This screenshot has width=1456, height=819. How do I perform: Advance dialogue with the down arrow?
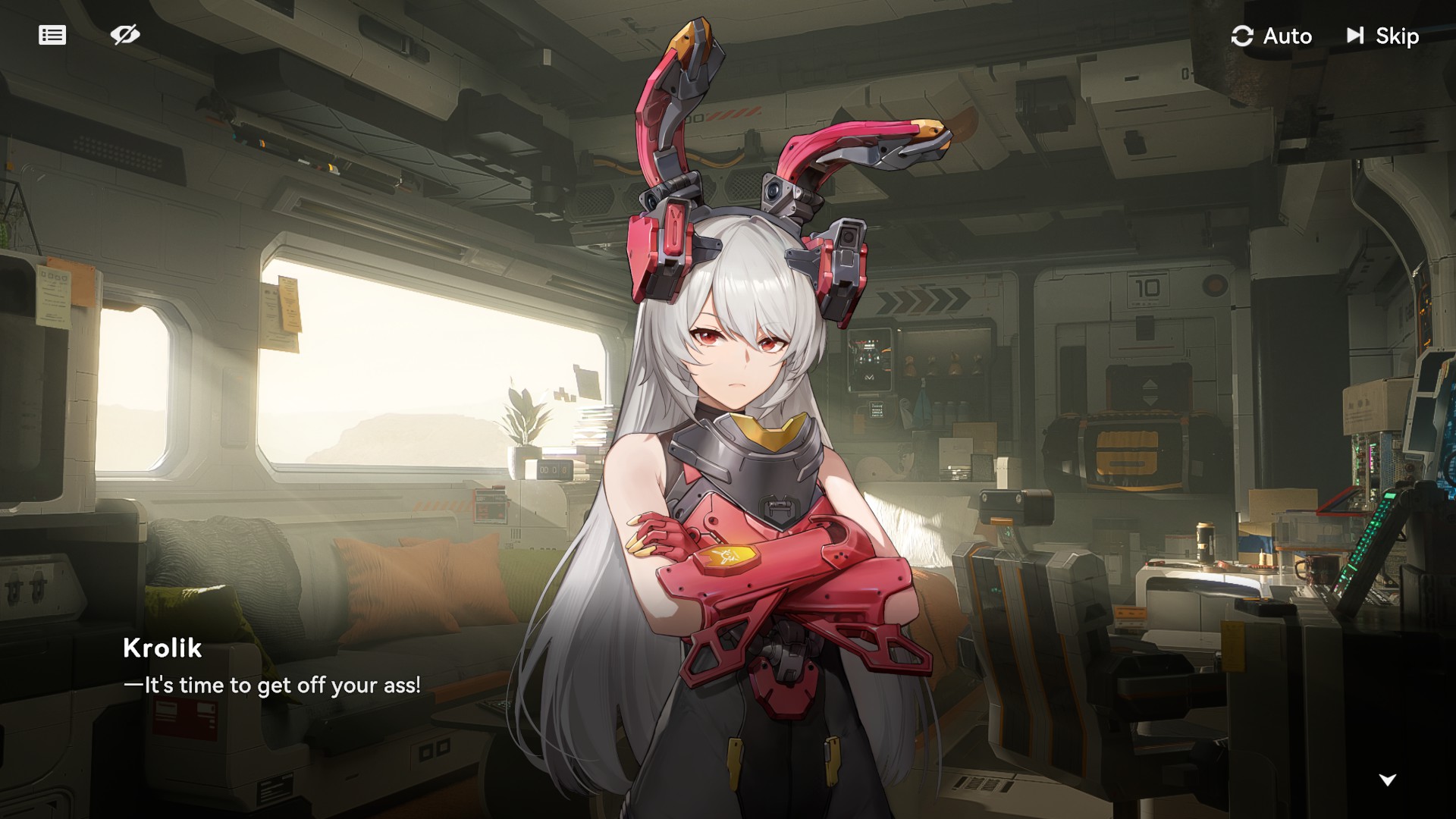pyautogui.click(x=1387, y=780)
